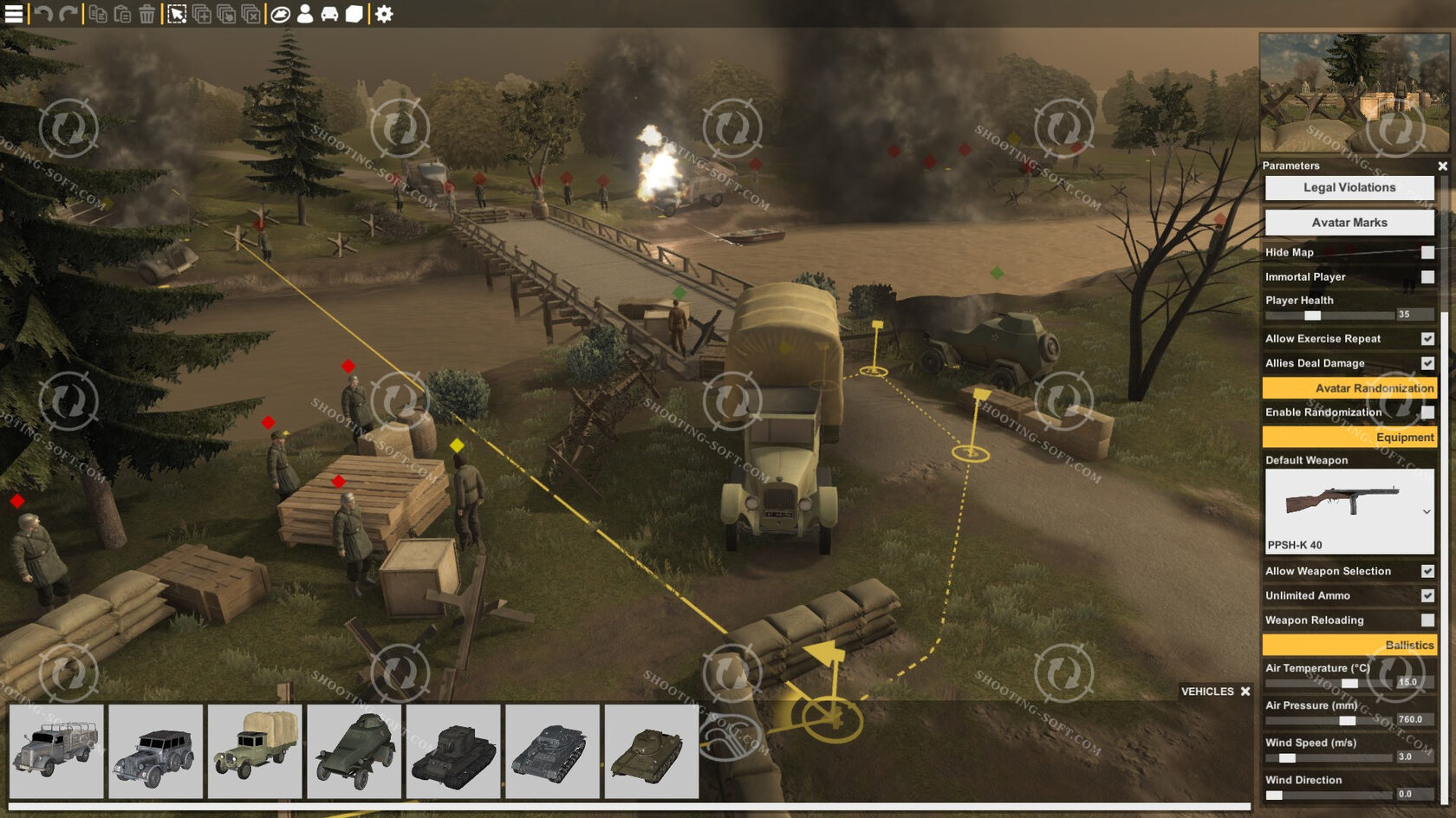This screenshot has height=818, width=1456.
Task: Select the clipboard paste icon
Action: pos(123,15)
